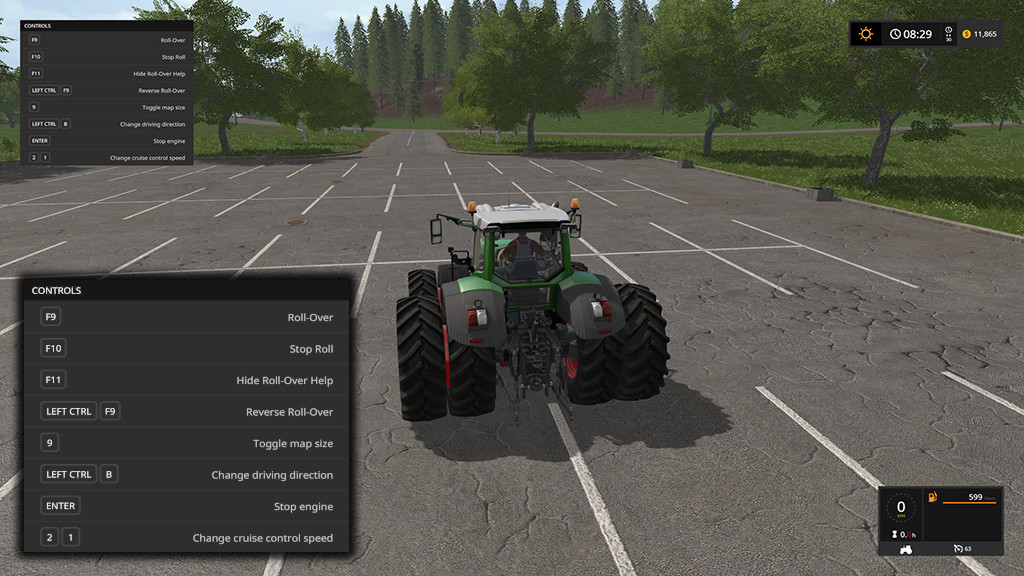Viewport: 1024px width, 576px height.
Task: Select the orange fuel pump icon
Action: (933, 497)
